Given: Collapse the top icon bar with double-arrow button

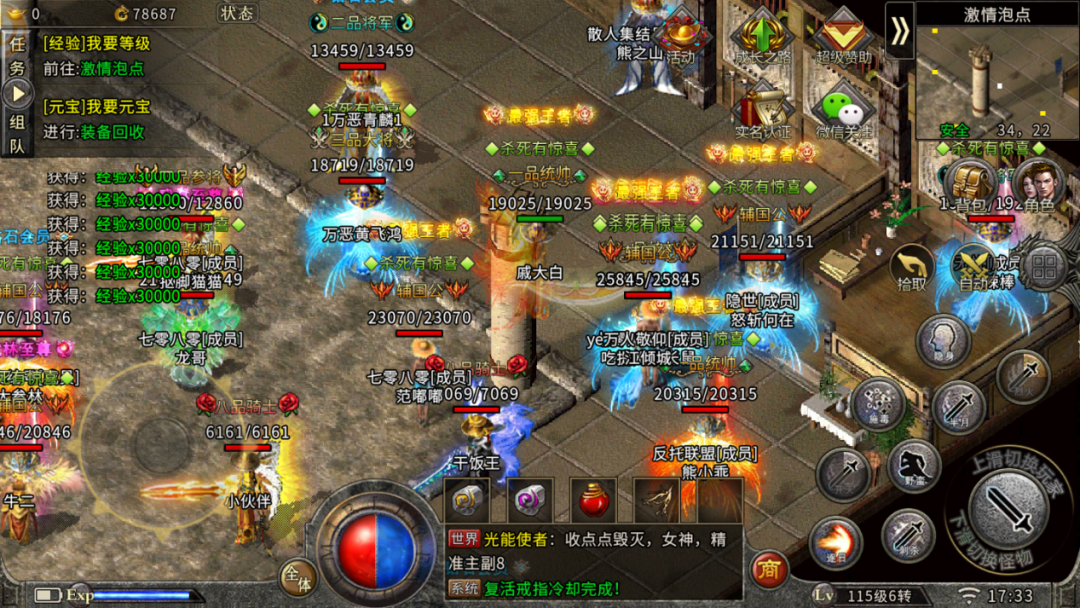Looking at the screenshot, I should [x=900, y=31].
